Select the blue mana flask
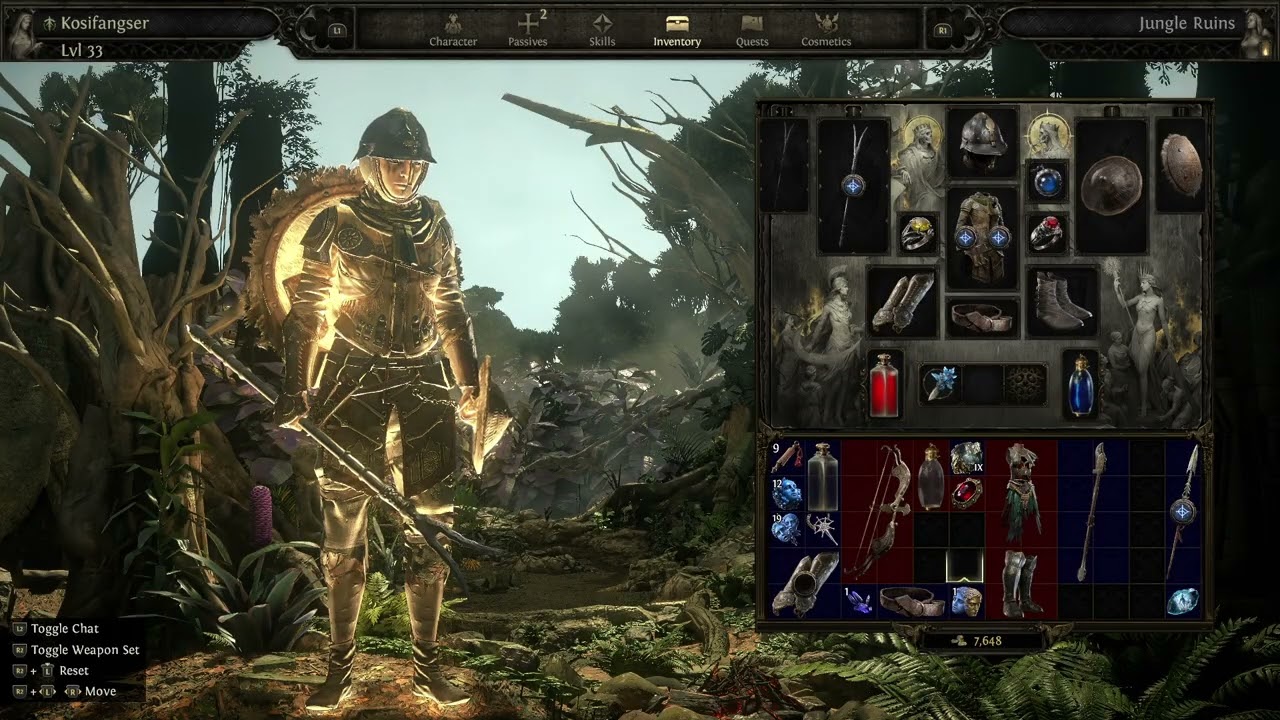This screenshot has width=1280, height=720. point(1080,384)
